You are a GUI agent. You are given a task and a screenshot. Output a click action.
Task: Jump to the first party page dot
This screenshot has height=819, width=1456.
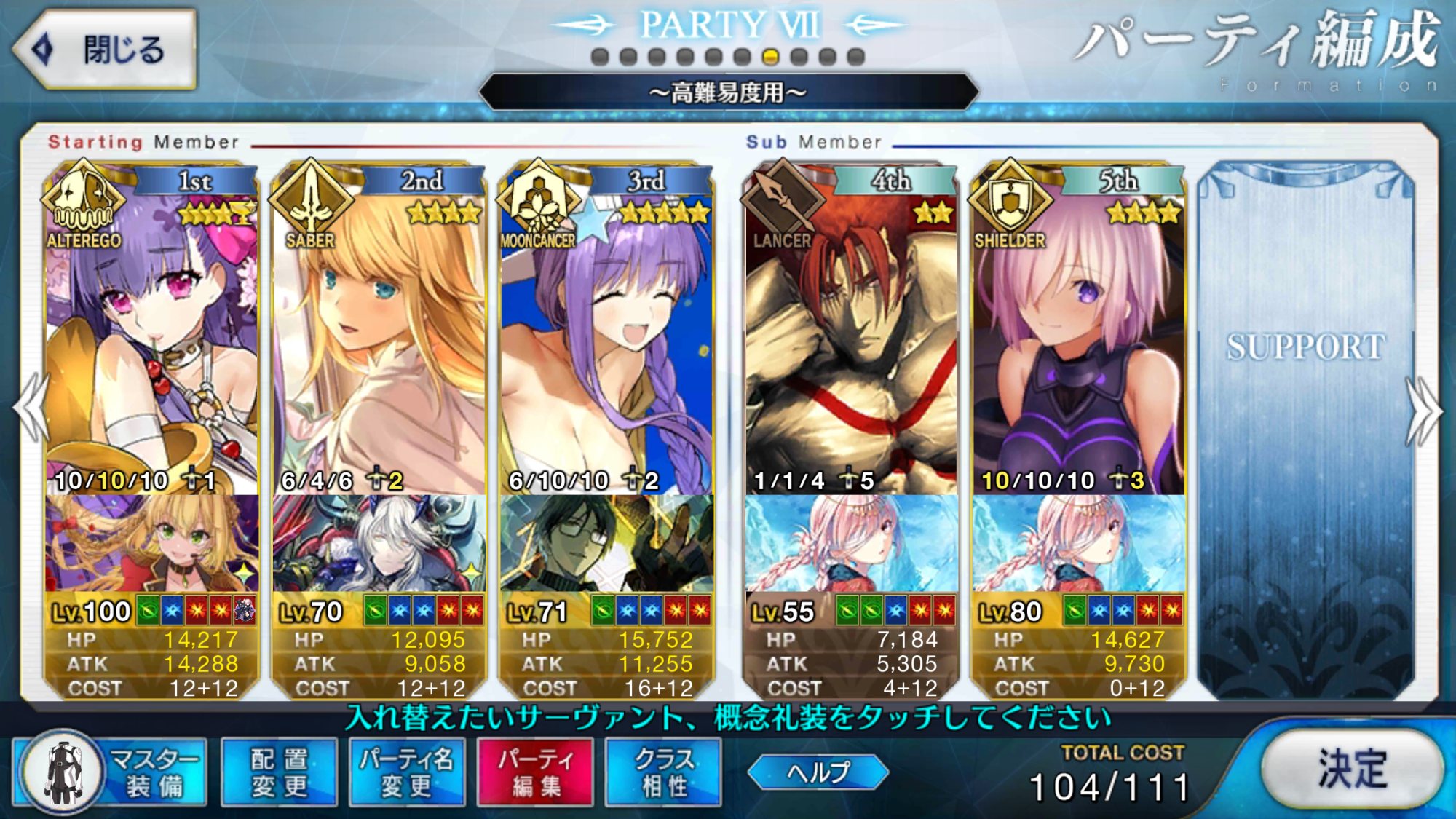point(600,57)
